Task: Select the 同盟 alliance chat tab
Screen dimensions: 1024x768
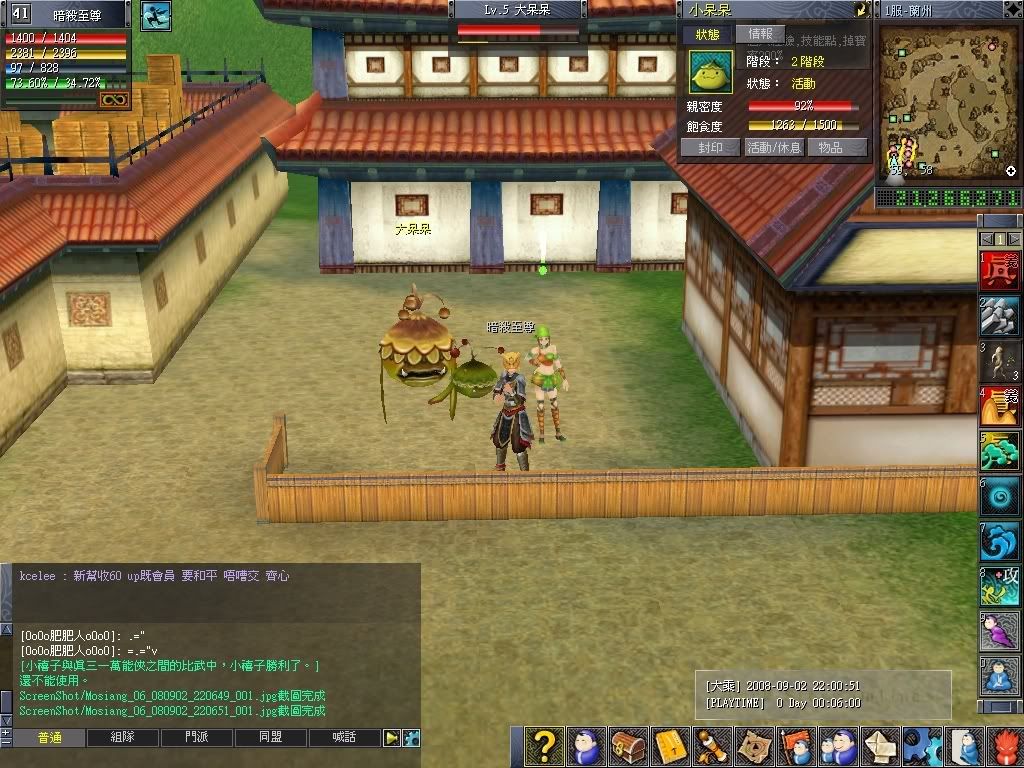Action: (271, 738)
